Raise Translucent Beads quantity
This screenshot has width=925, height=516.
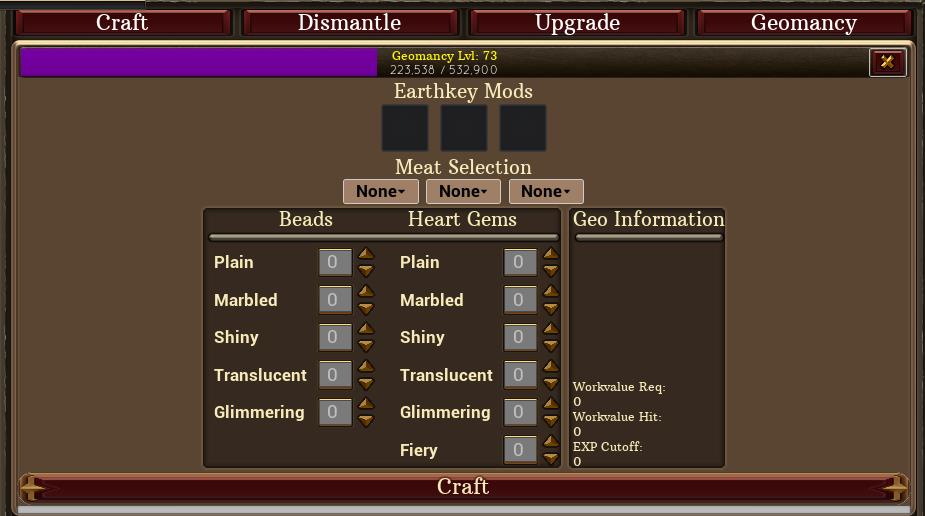click(366, 367)
